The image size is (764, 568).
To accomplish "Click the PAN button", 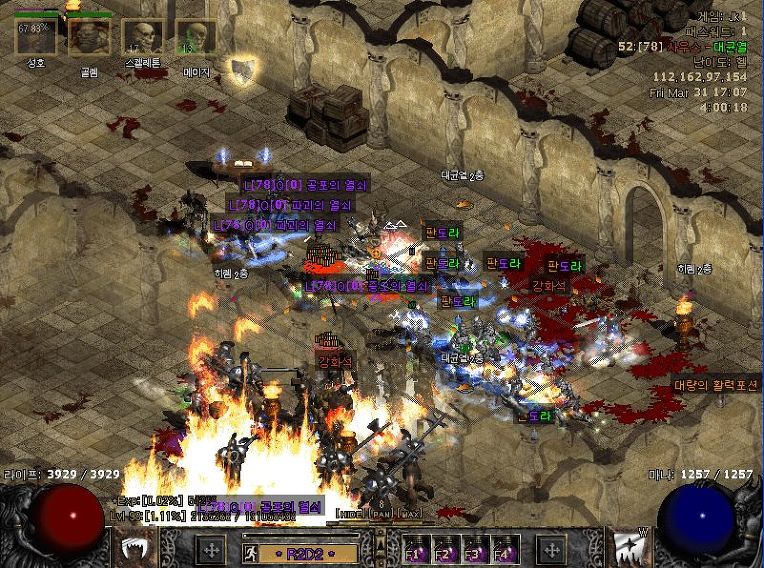I will [x=380, y=513].
